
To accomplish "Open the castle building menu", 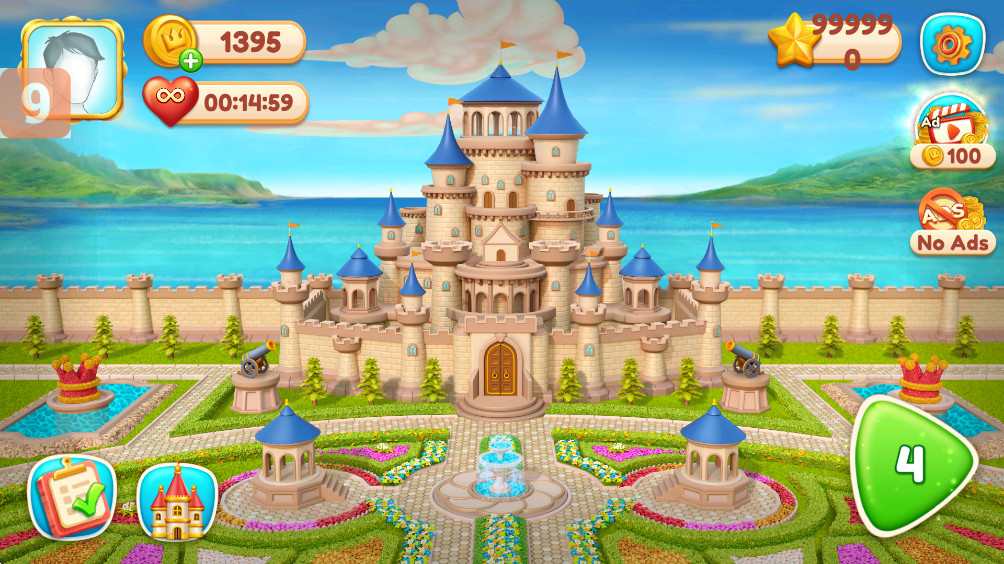I will [177, 502].
